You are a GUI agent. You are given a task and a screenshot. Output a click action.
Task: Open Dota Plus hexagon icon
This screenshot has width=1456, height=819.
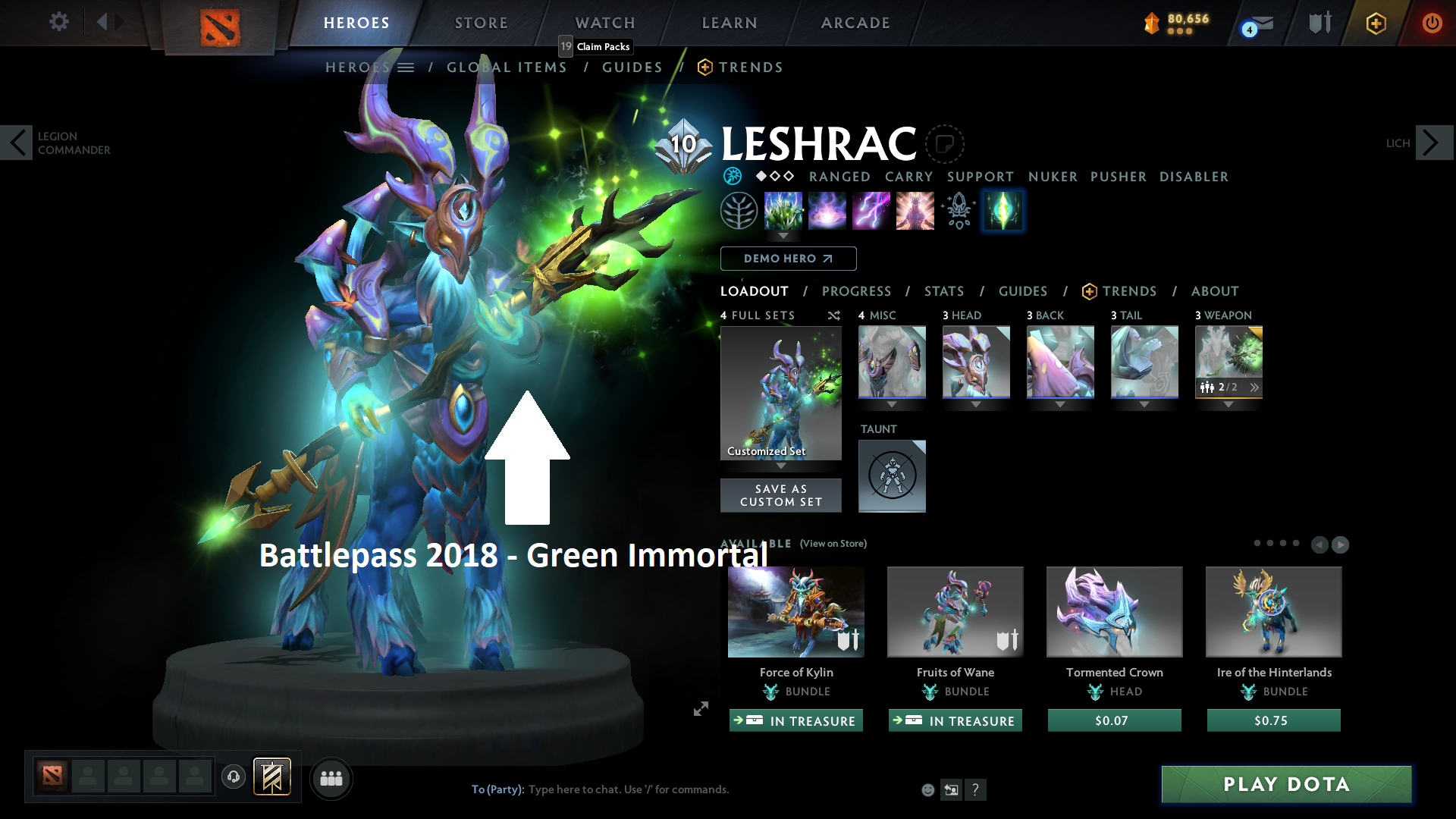(1376, 23)
